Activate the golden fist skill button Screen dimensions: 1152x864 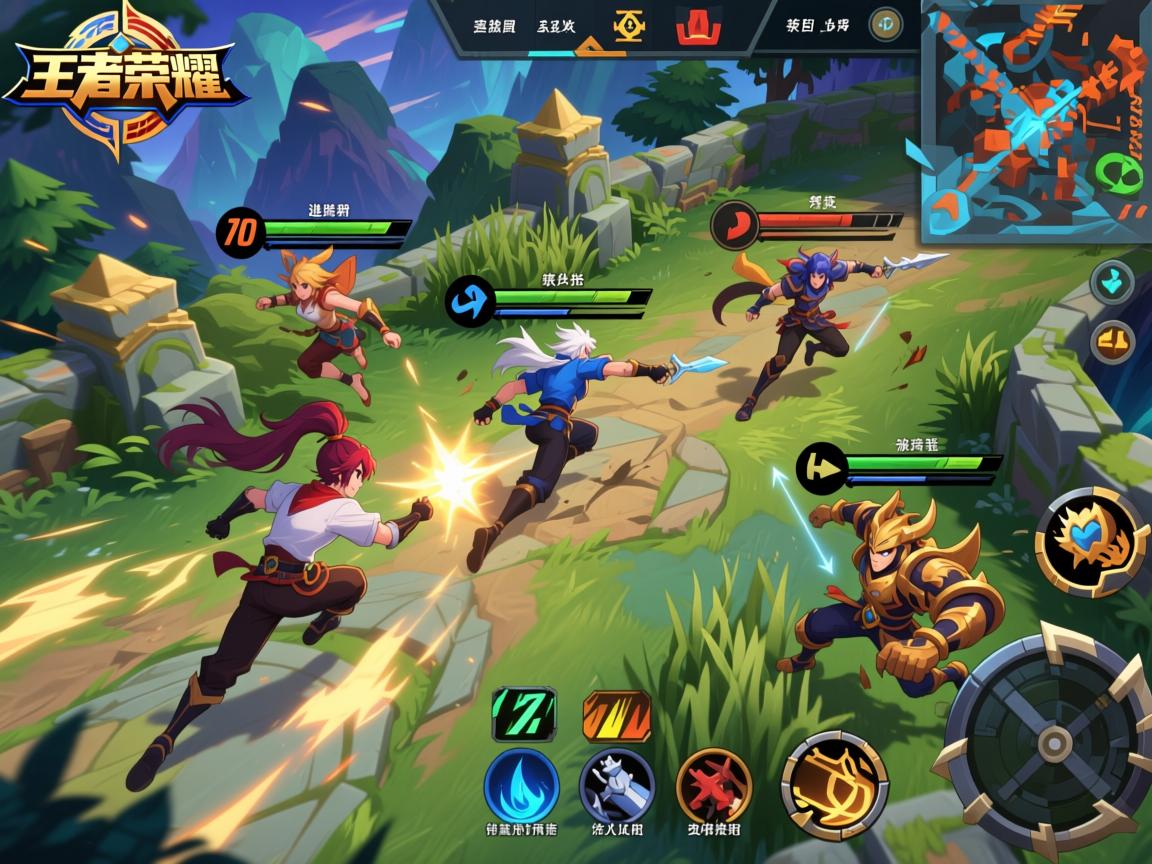[834, 785]
